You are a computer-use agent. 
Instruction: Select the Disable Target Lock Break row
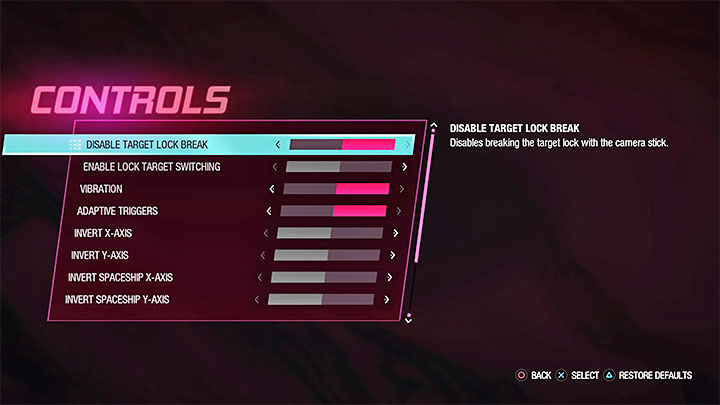coord(147,145)
